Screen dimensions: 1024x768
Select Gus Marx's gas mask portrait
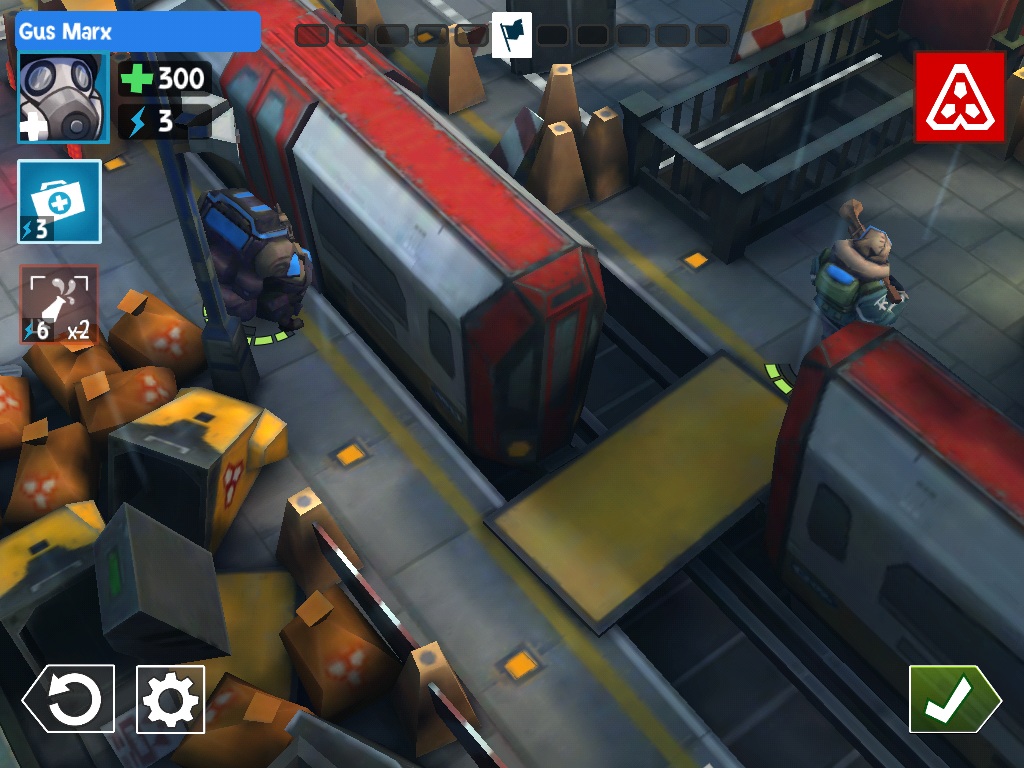point(62,98)
